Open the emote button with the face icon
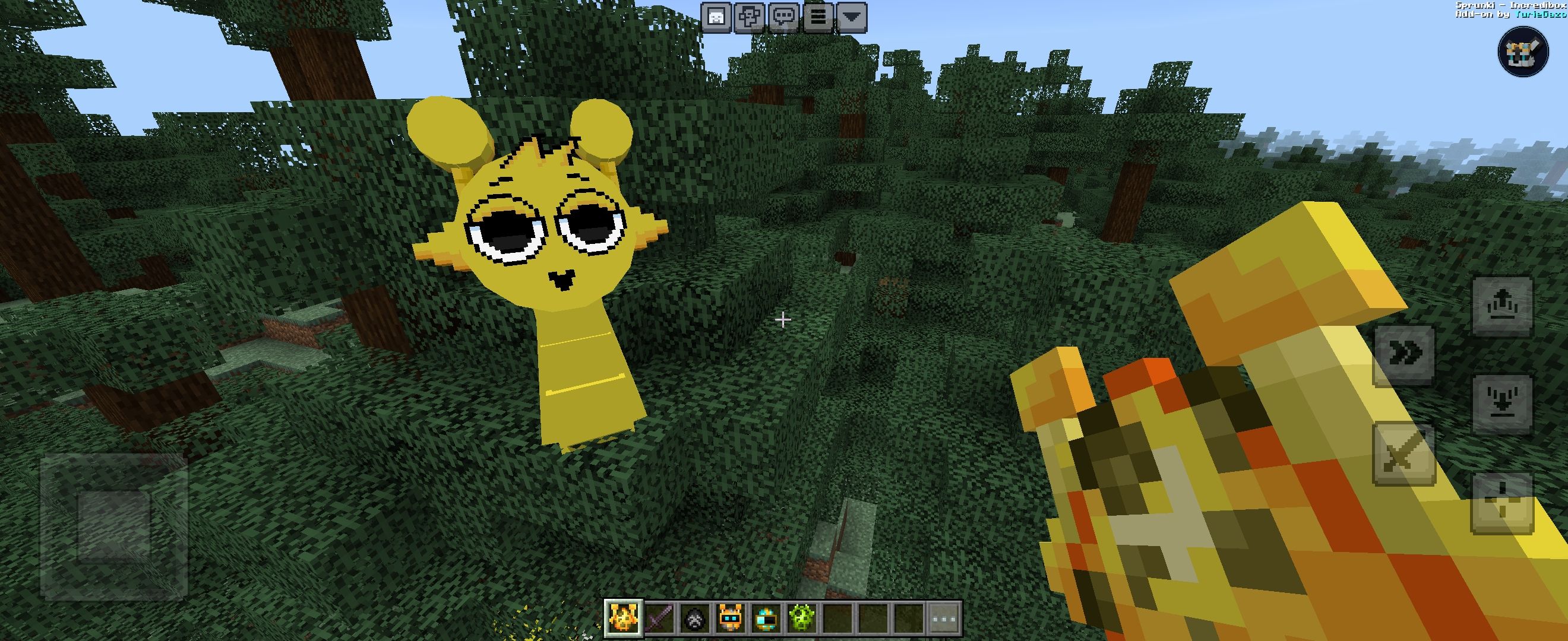1568x641 pixels. click(x=717, y=17)
